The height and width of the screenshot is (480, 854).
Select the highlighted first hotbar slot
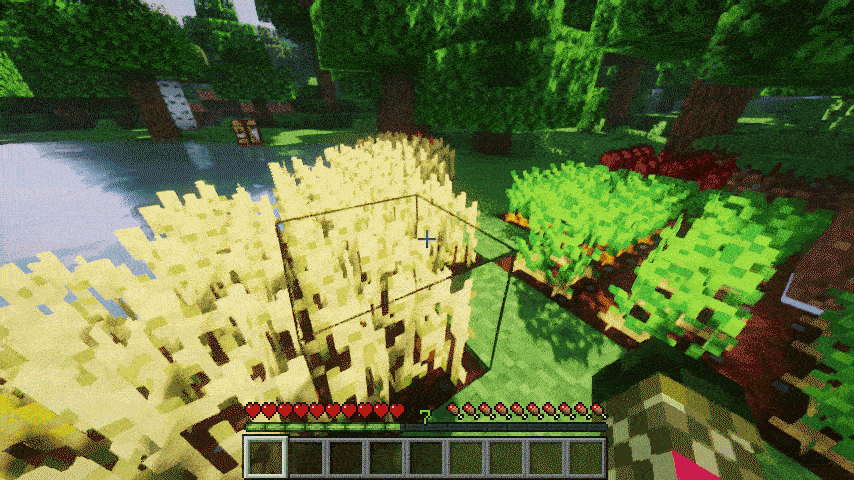[266, 457]
